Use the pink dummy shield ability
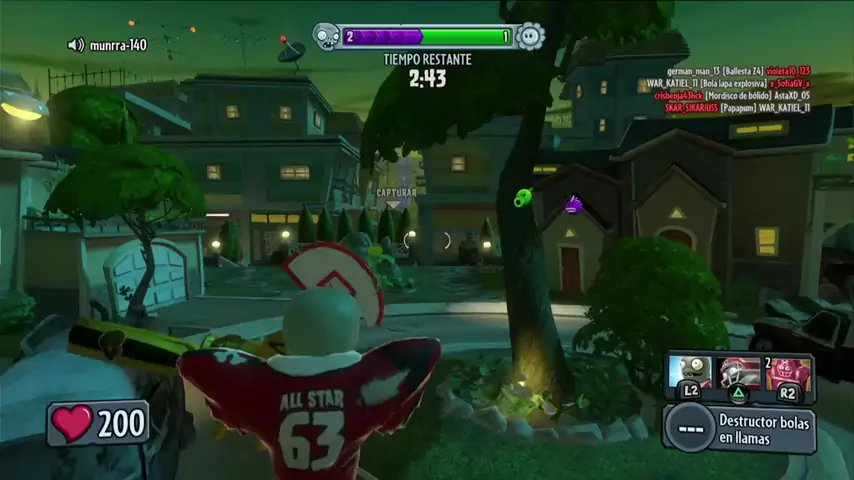The height and width of the screenshot is (480, 854). [788, 372]
